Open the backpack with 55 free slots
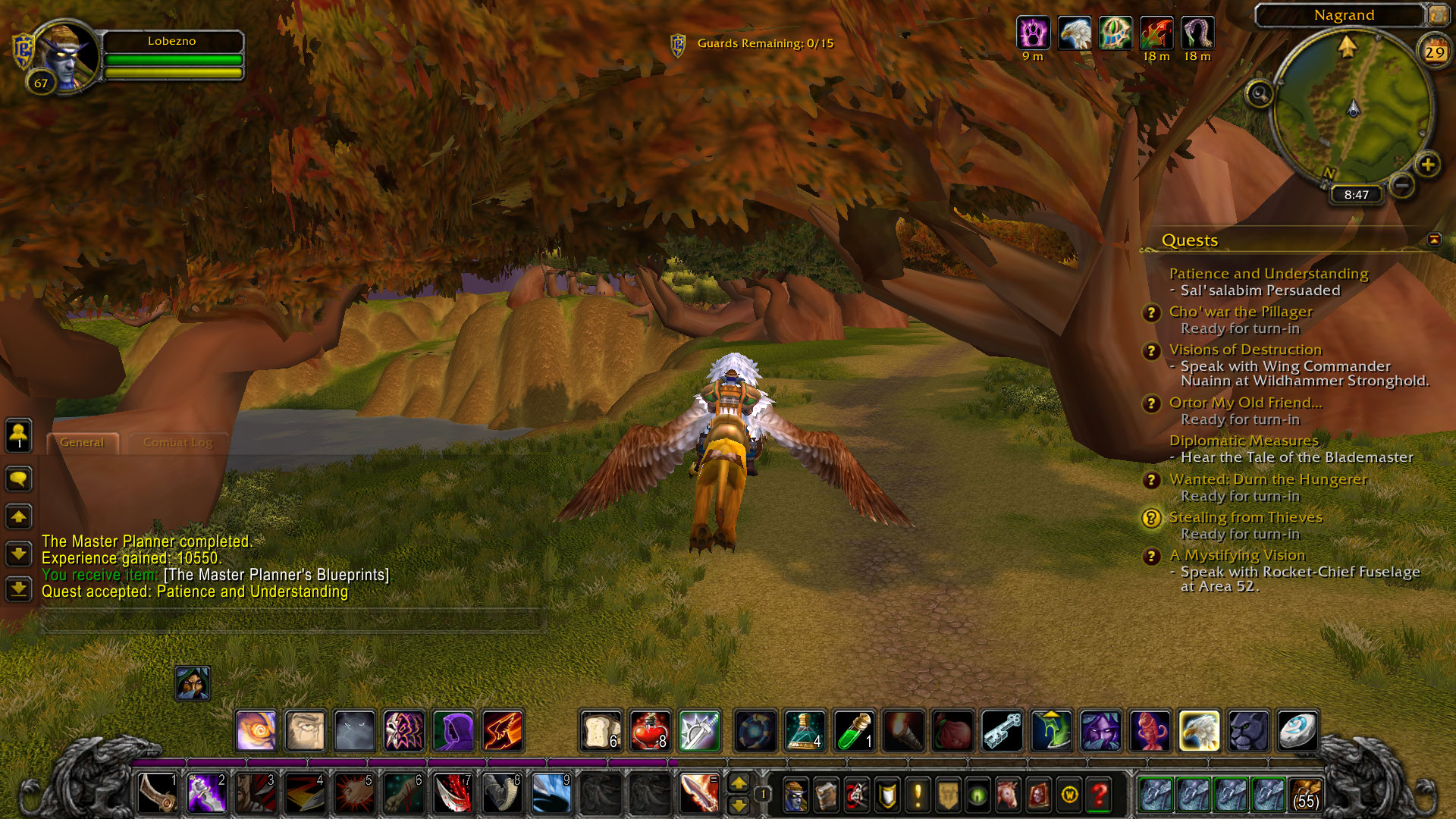The image size is (1456, 819). 1304,795
